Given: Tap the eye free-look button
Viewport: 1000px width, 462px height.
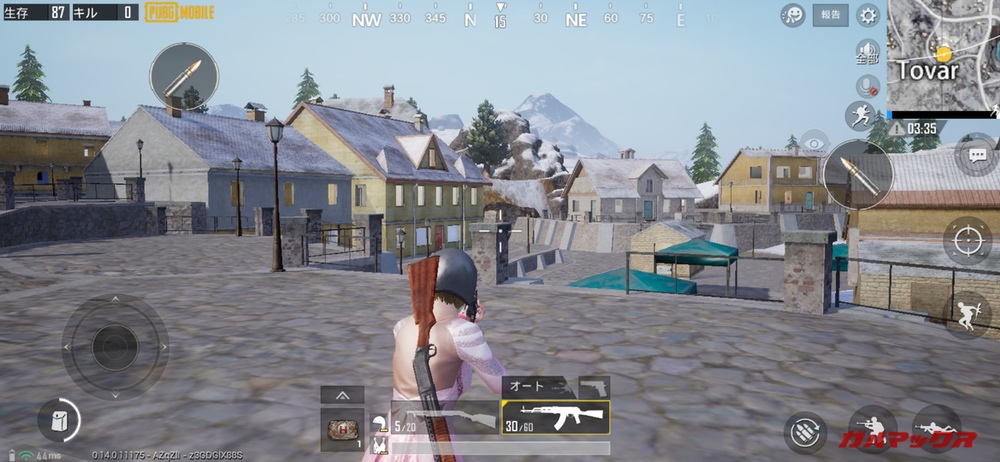Looking at the screenshot, I should [814, 142].
